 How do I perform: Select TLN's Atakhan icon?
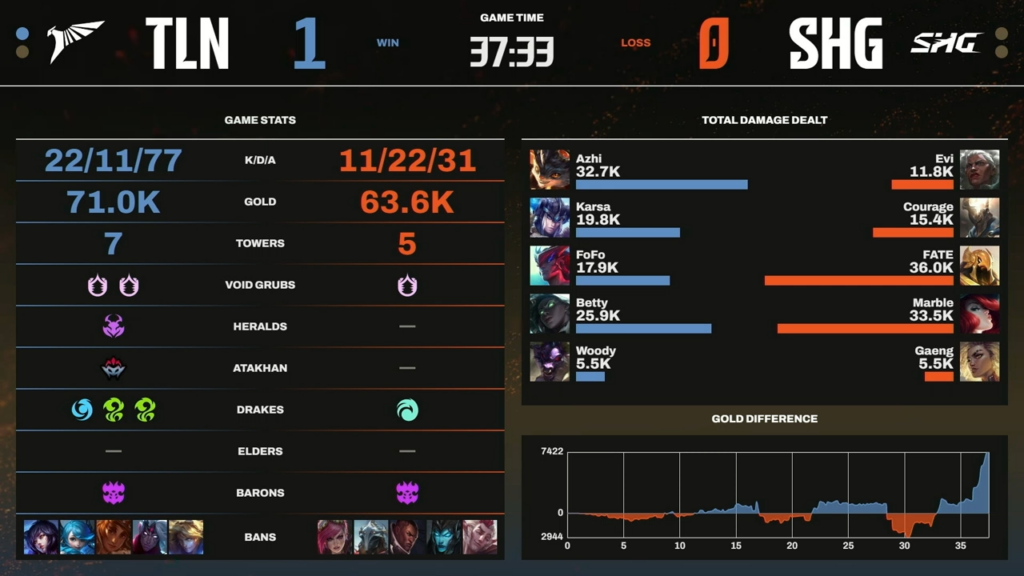point(113,368)
